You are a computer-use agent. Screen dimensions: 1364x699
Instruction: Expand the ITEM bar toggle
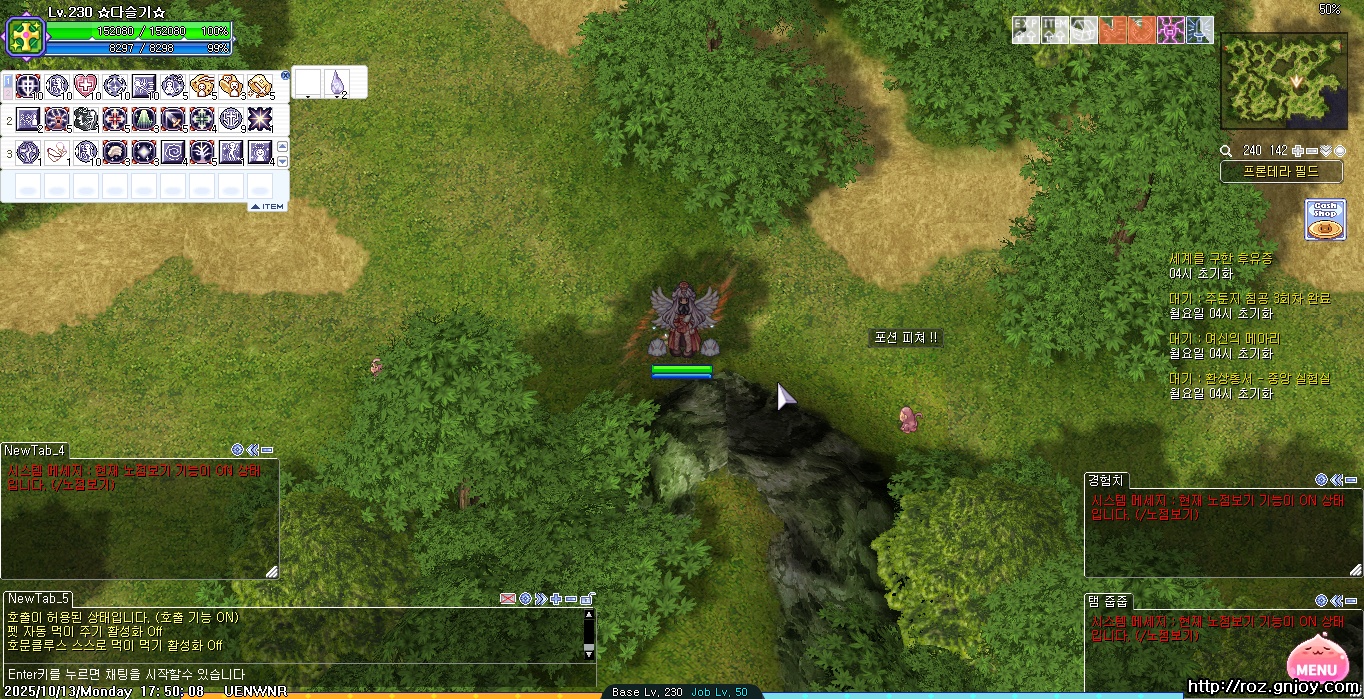click(x=267, y=207)
